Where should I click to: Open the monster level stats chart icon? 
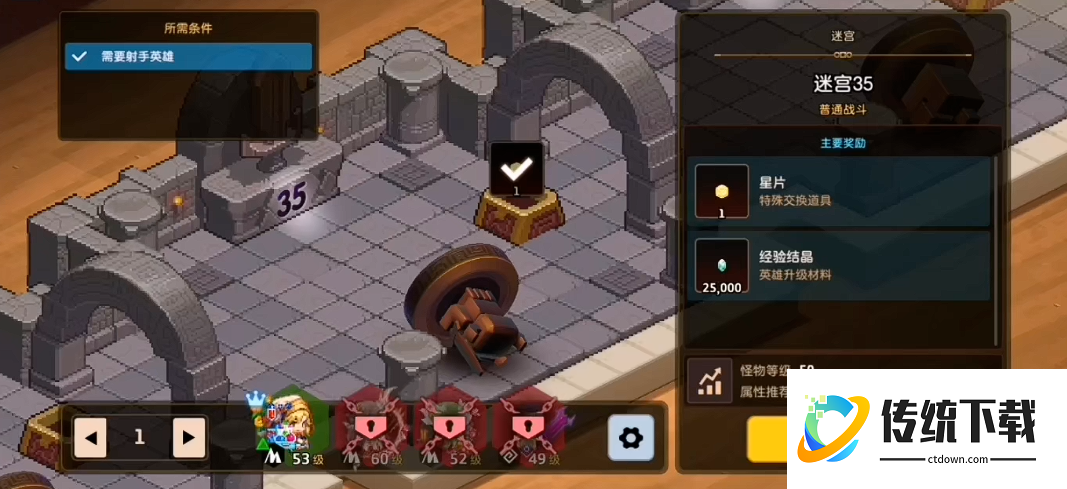[711, 380]
